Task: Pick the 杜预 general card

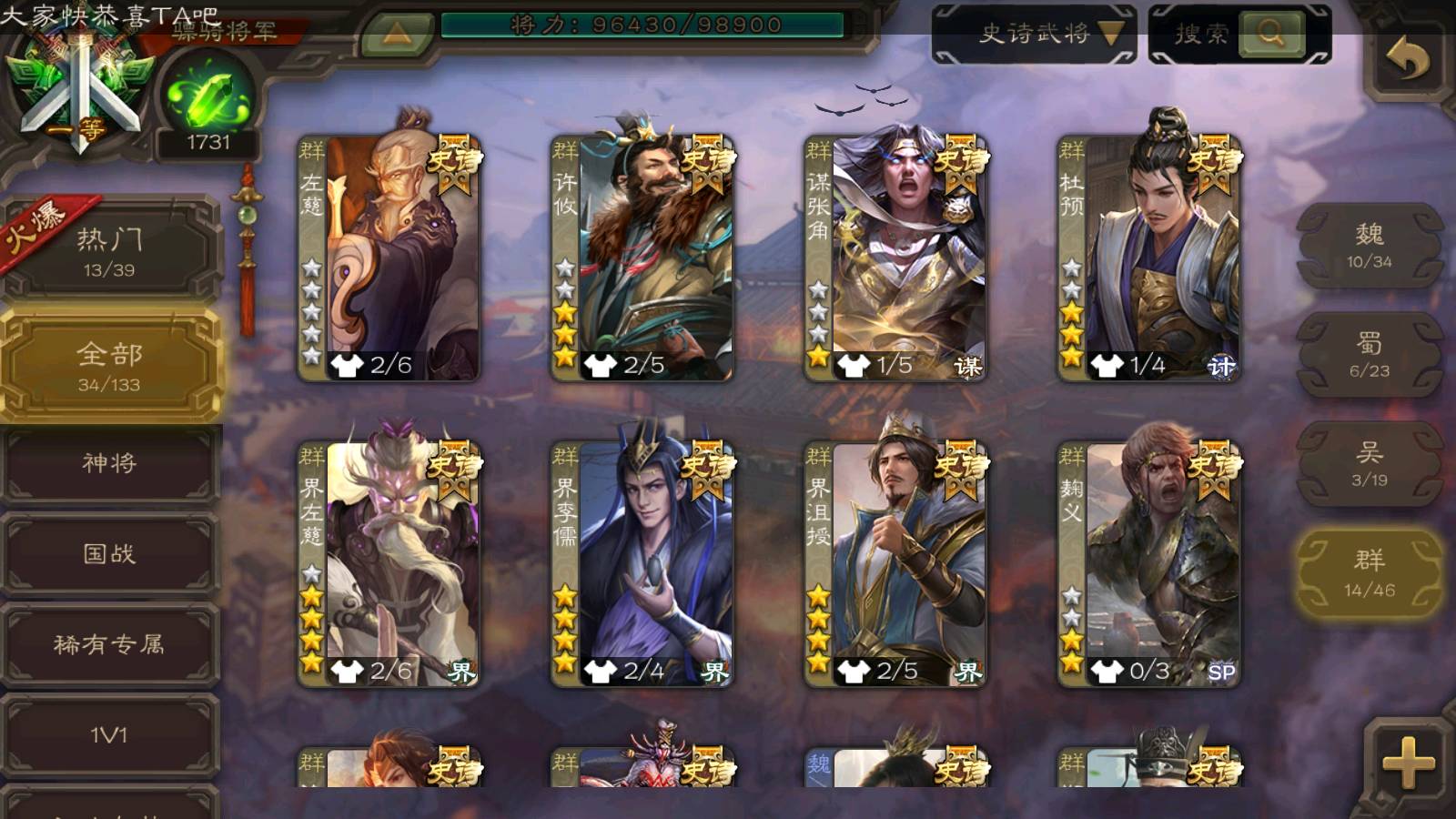Action: [1148, 258]
